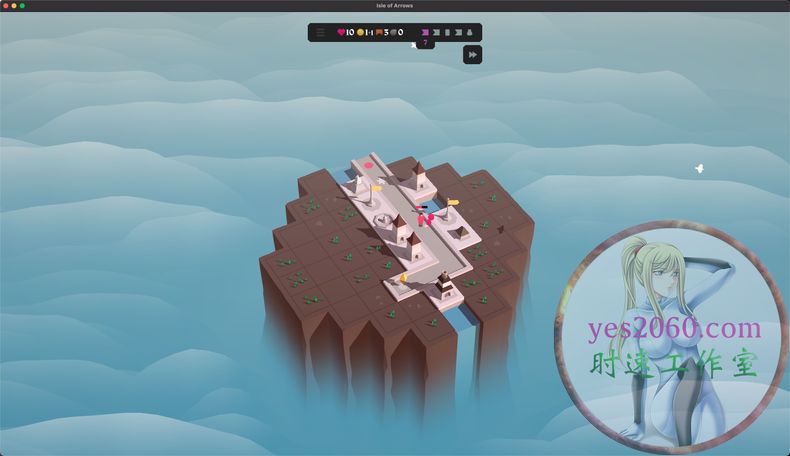The width and height of the screenshot is (790, 456).
Task: Open the hamburger menu in the top bar
Action: 320,32
